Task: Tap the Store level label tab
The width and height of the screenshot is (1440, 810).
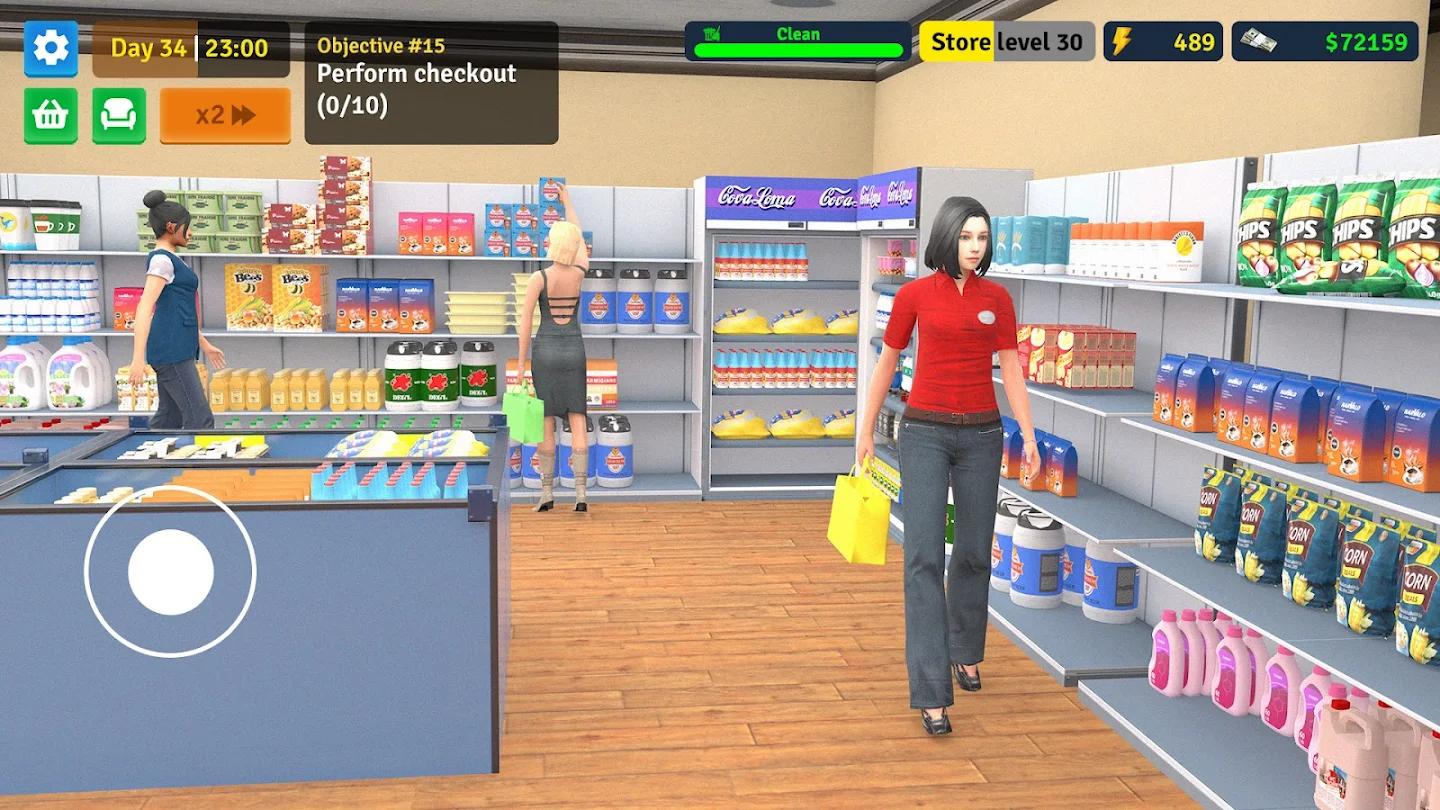Action: point(955,42)
